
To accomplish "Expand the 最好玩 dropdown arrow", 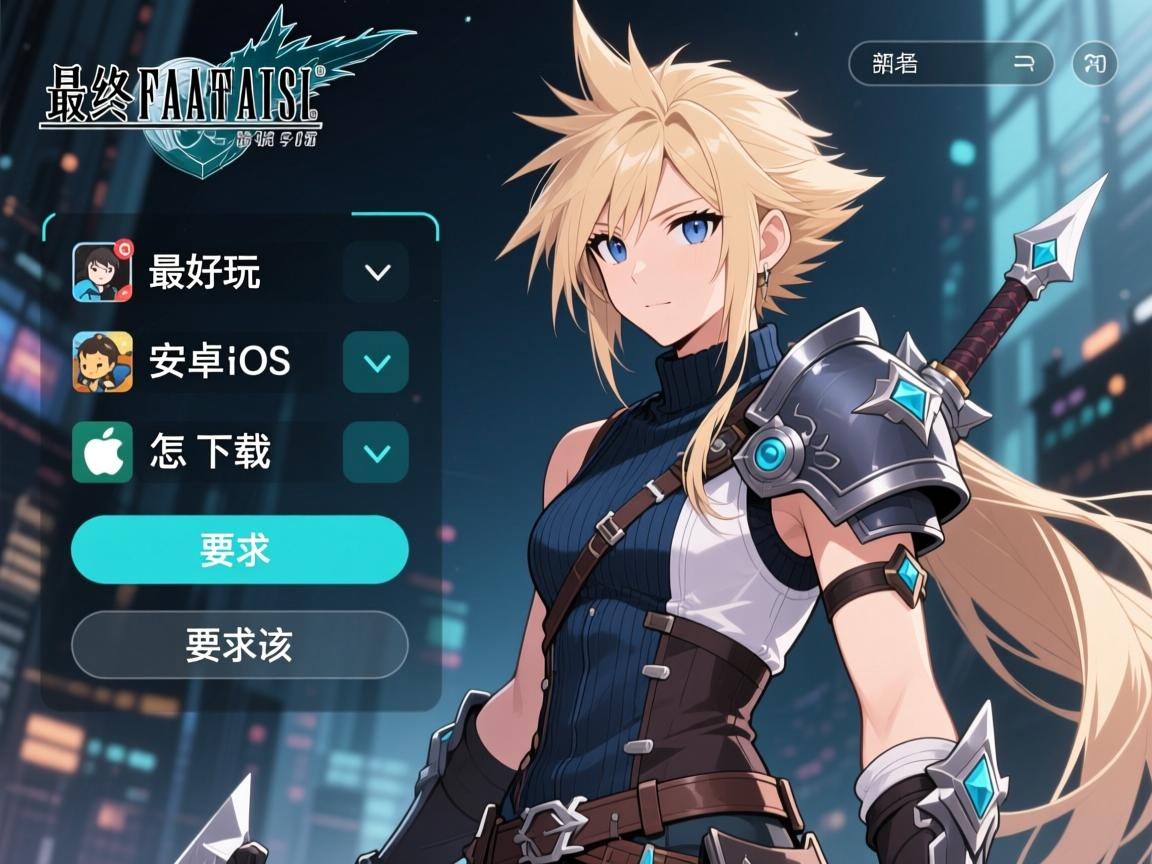I will pos(376,272).
